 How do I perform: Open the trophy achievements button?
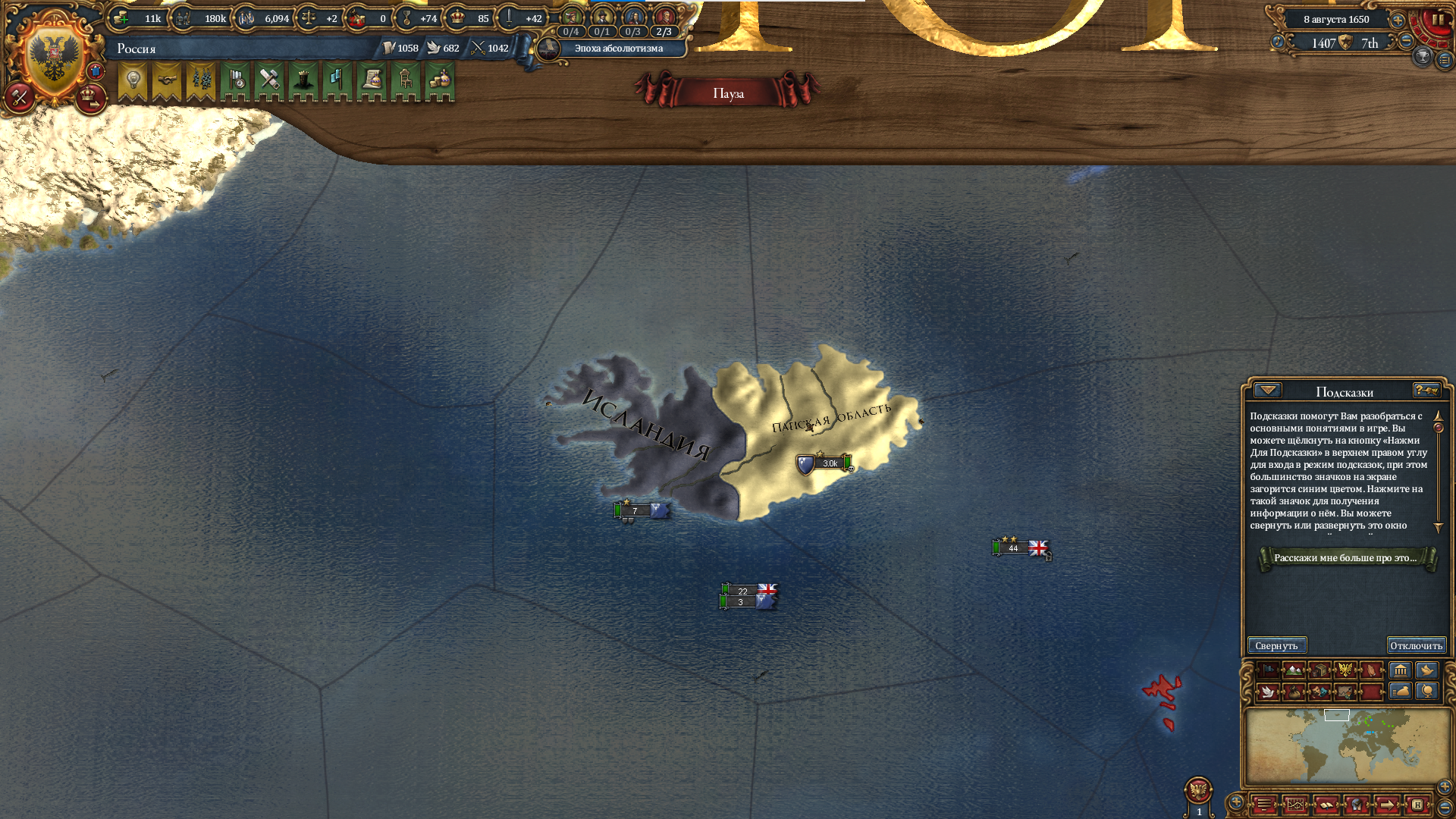click(x=1423, y=55)
